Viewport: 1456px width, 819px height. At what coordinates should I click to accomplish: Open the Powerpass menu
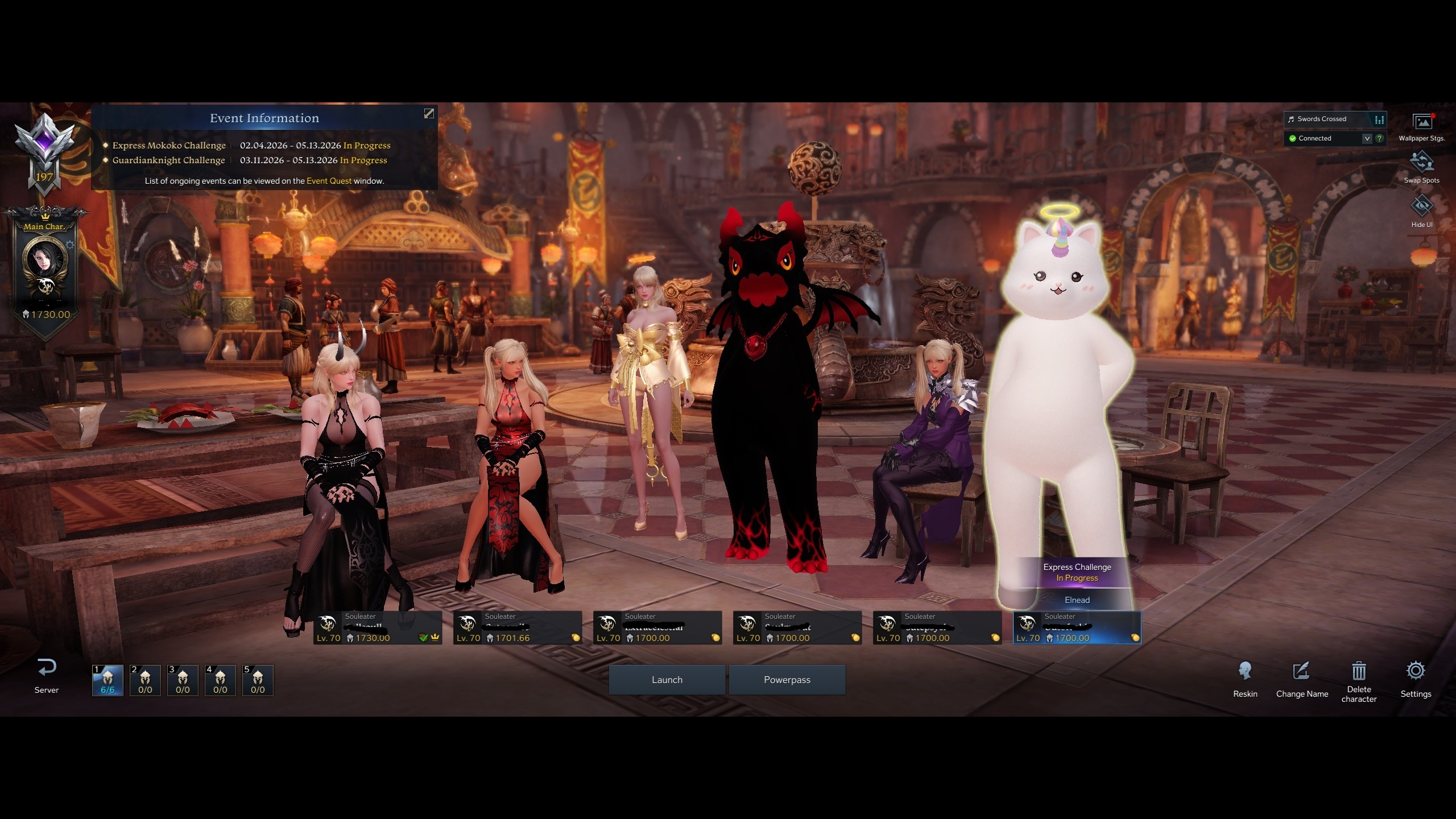point(787,680)
